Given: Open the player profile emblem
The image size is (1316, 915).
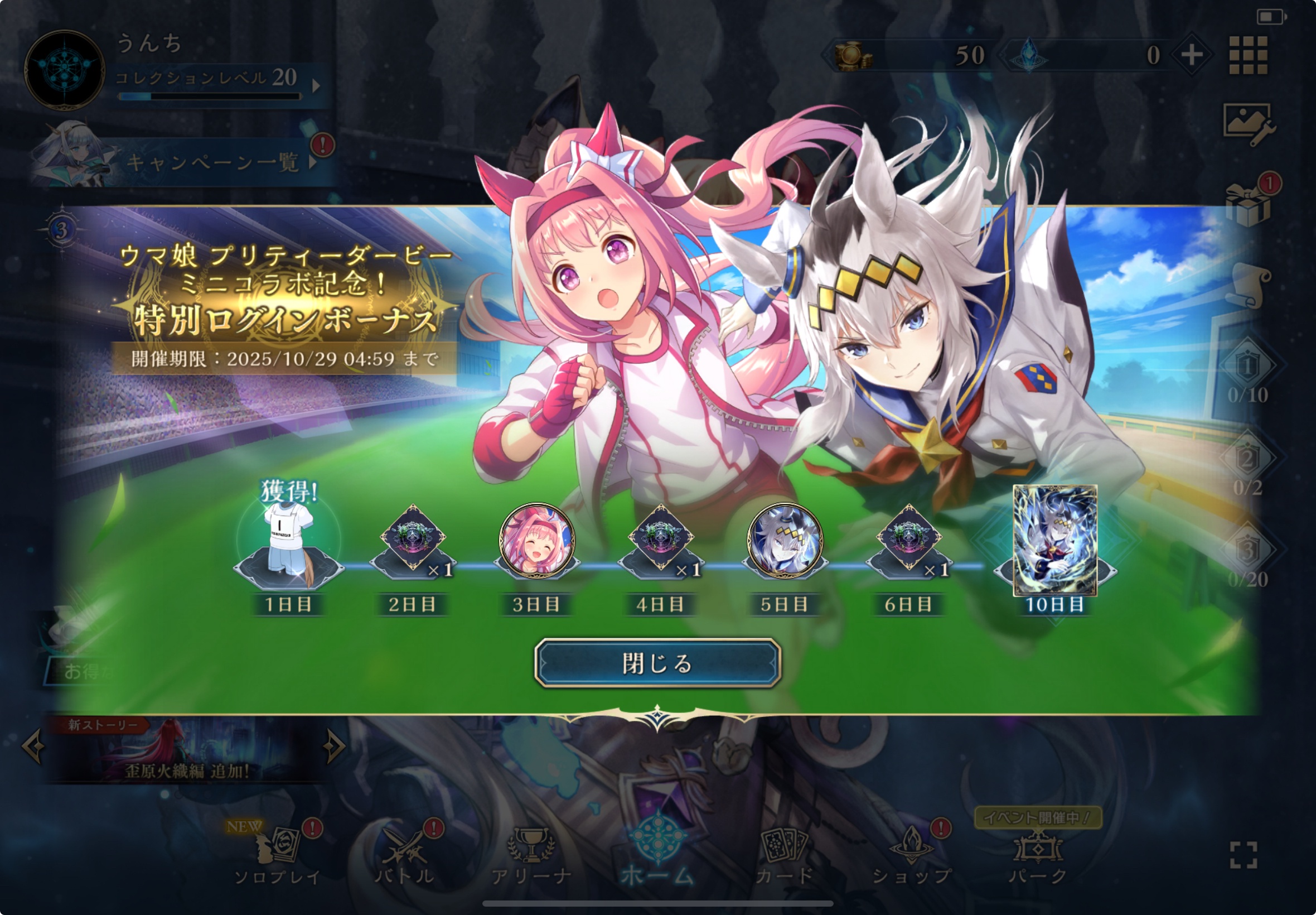Looking at the screenshot, I should (x=64, y=70).
